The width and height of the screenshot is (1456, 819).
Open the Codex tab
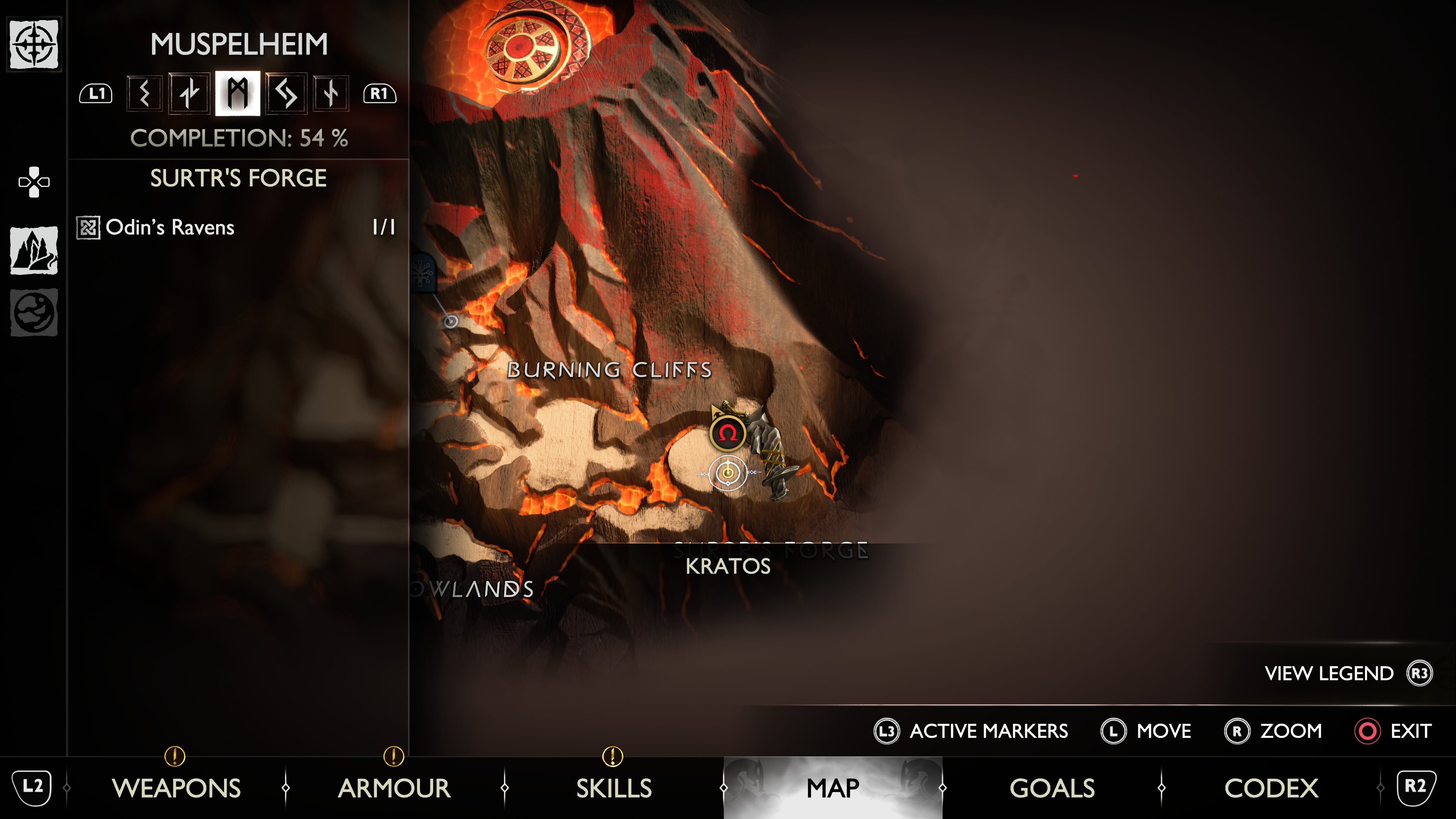coord(1271,788)
